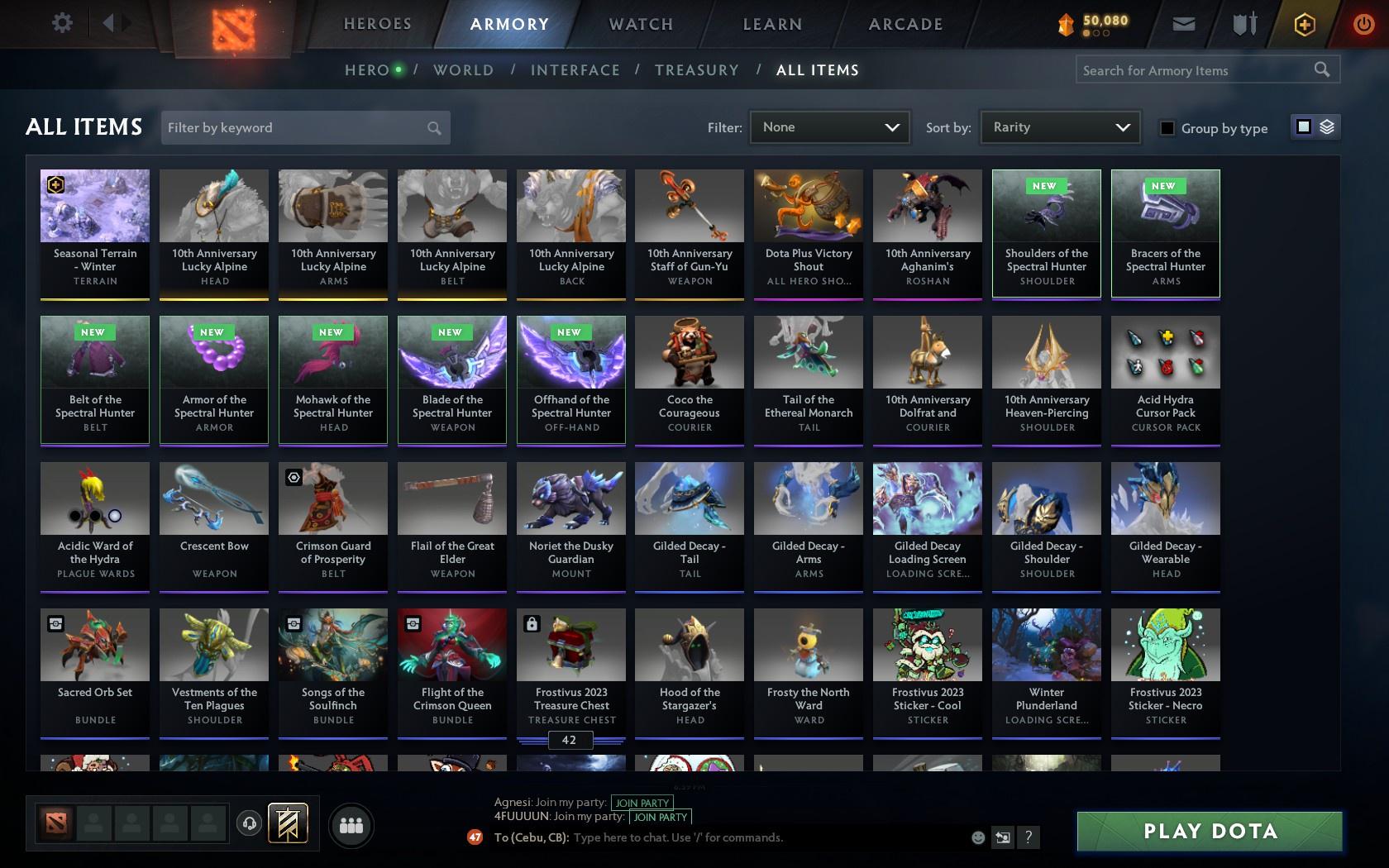The image size is (1389, 868).
Task: Open the friends list icon
Action: point(351,824)
